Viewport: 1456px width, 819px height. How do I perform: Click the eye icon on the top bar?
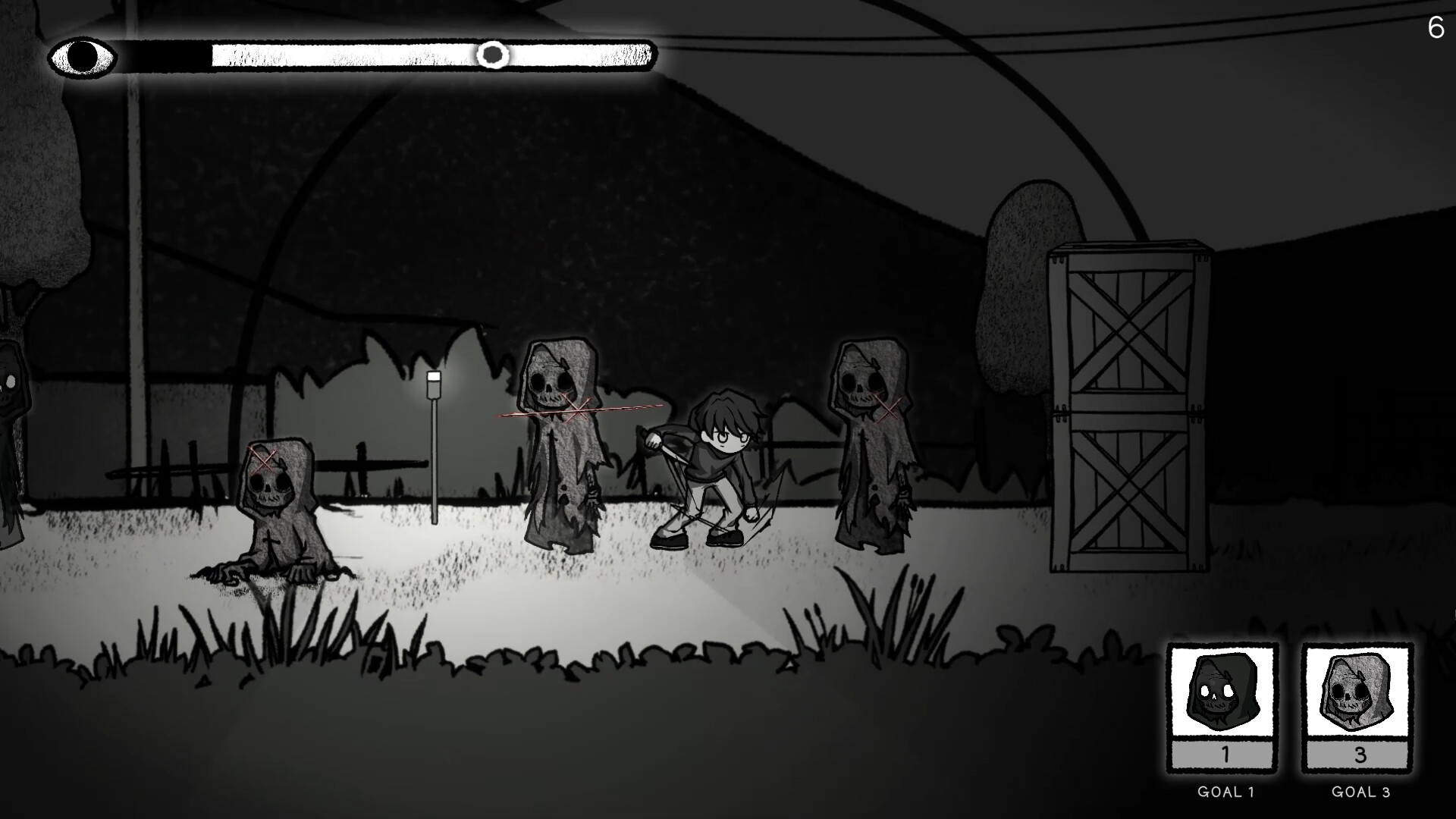[x=82, y=55]
